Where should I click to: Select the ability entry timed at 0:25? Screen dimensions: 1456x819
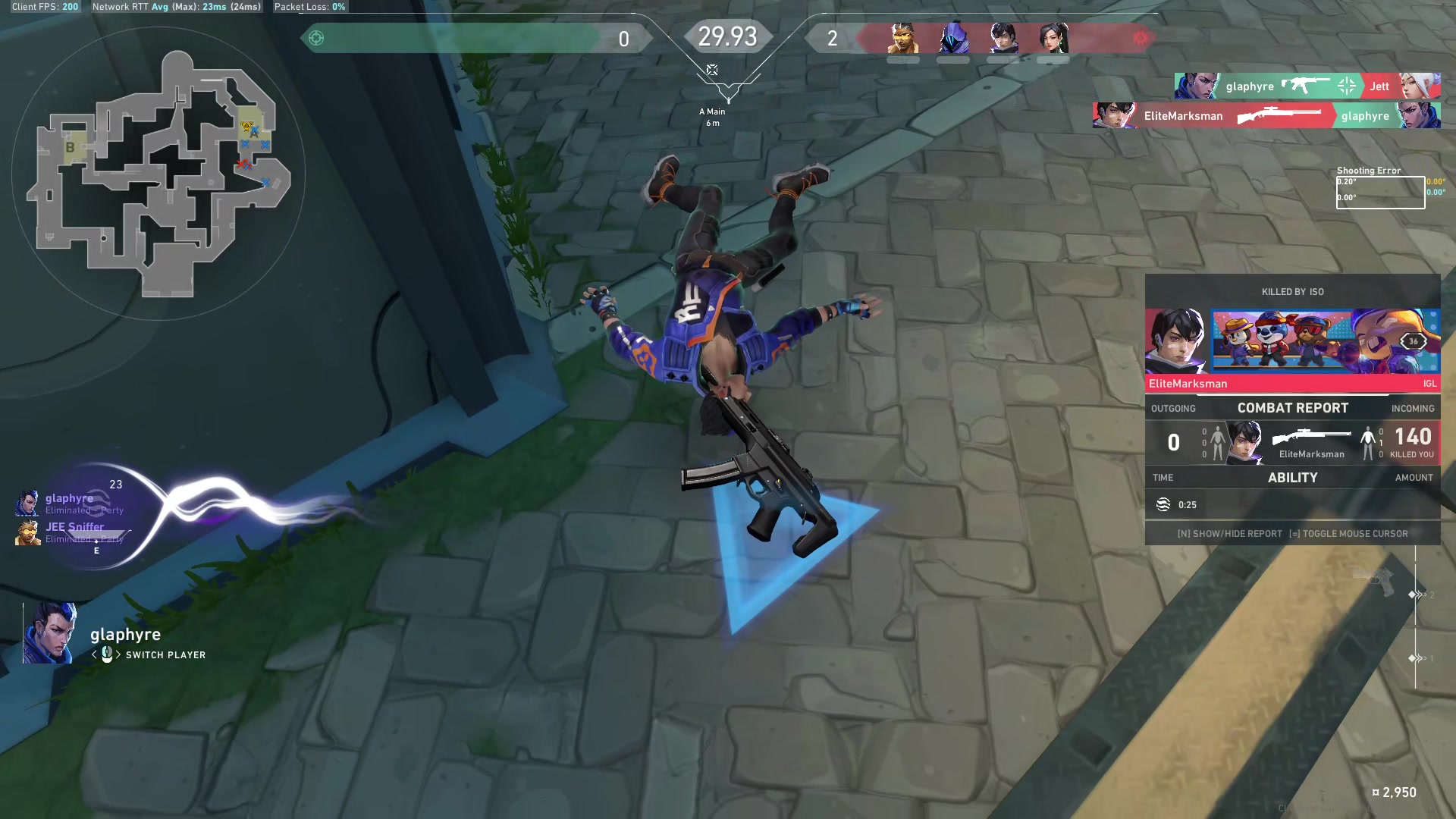click(1292, 505)
